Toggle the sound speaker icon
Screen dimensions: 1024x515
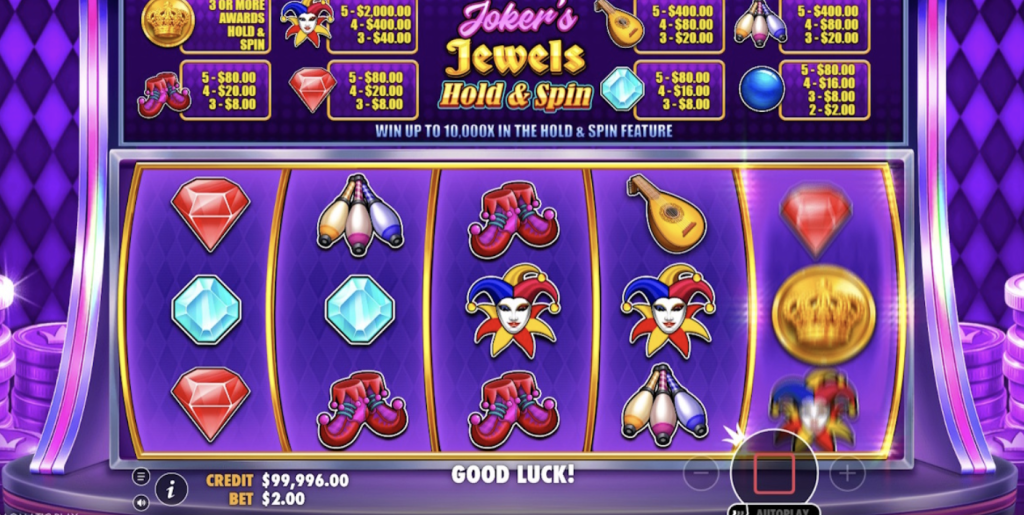click(x=141, y=501)
